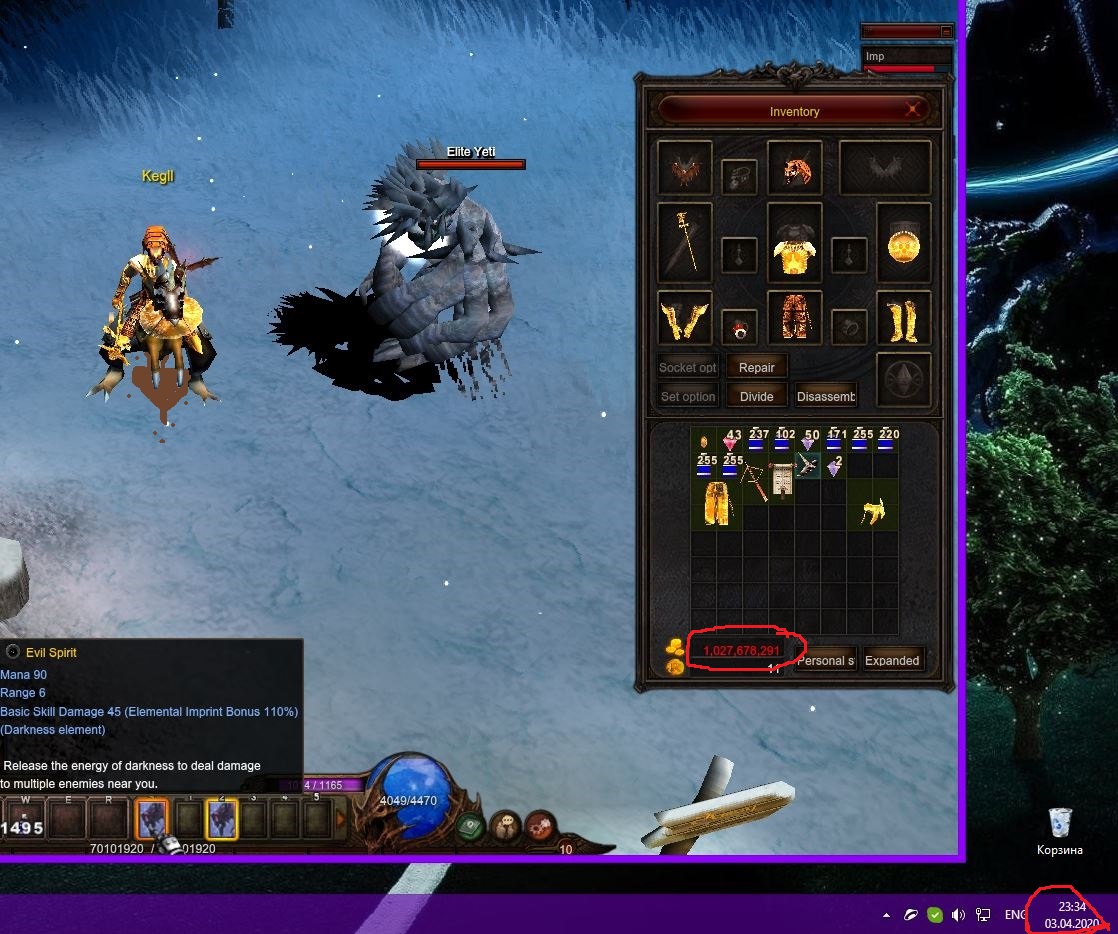Open the Disassemble option
1118x934 pixels.
[x=826, y=396]
